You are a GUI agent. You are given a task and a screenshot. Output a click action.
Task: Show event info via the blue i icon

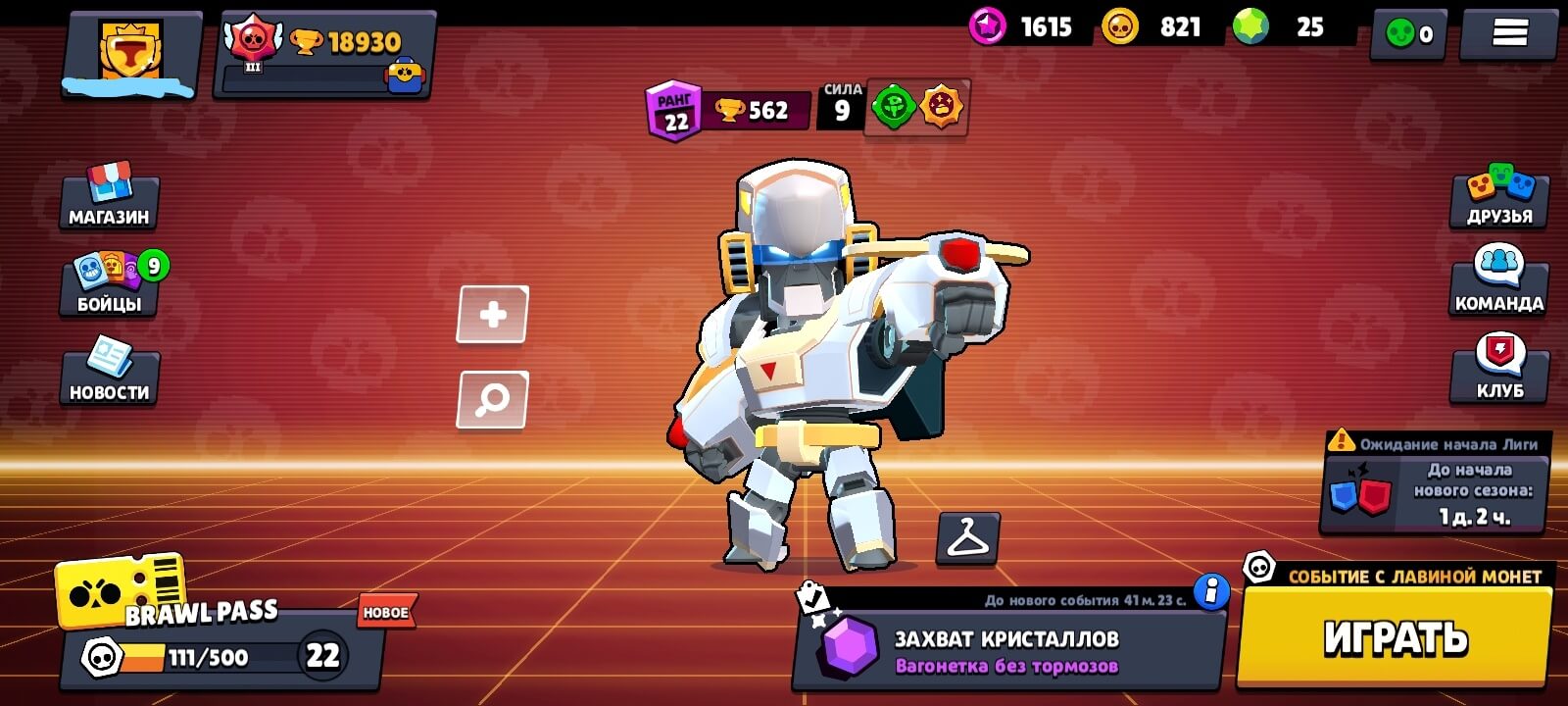(x=1211, y=591)
